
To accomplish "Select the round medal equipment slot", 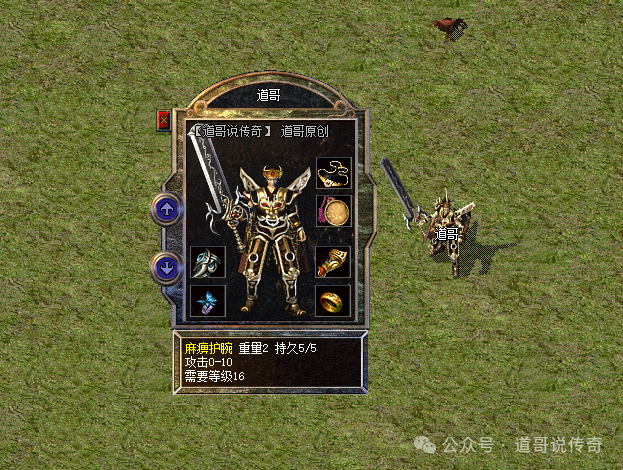I will [x=334, y=211].
